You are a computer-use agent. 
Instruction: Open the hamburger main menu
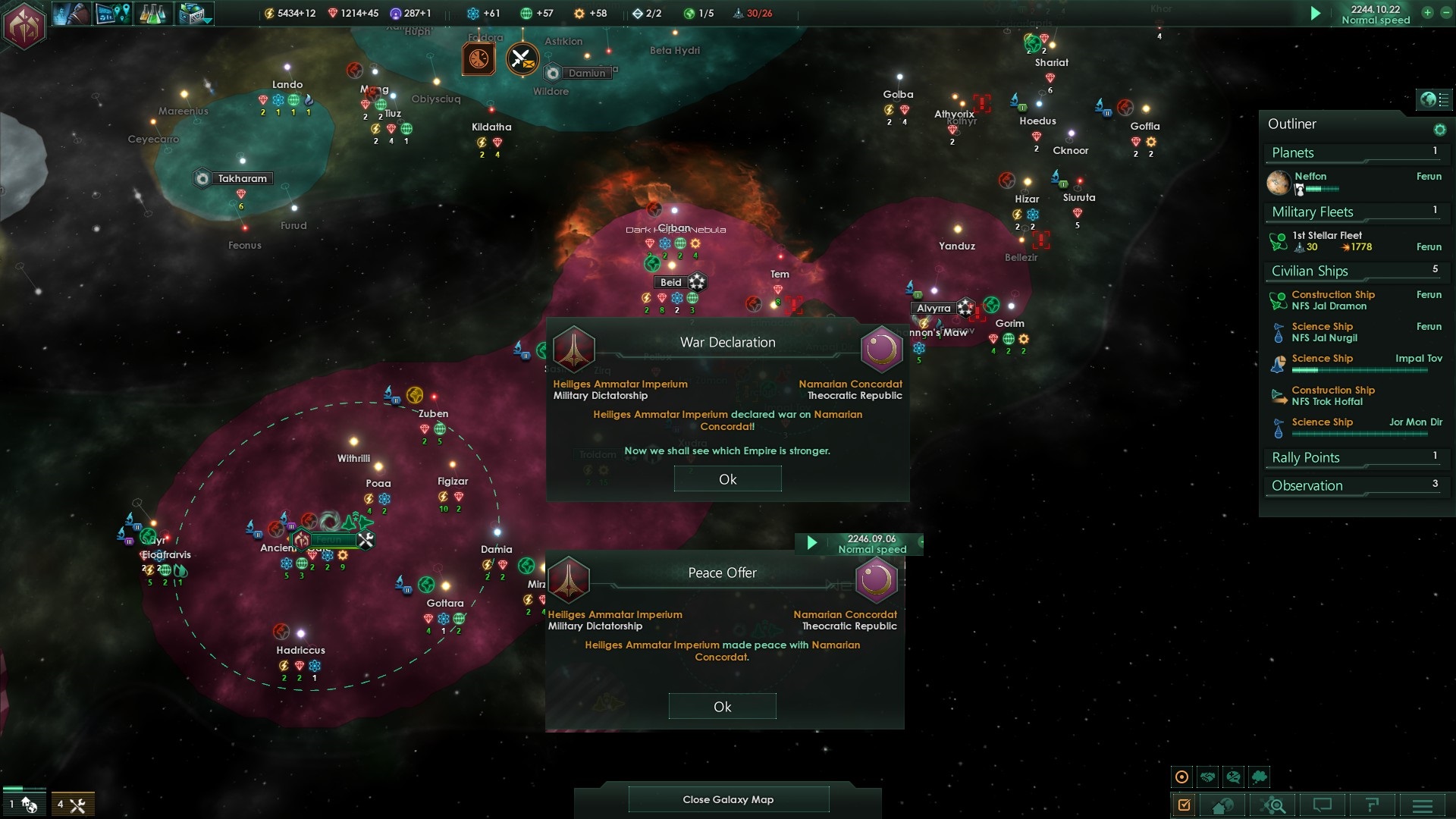[1423, 805]
